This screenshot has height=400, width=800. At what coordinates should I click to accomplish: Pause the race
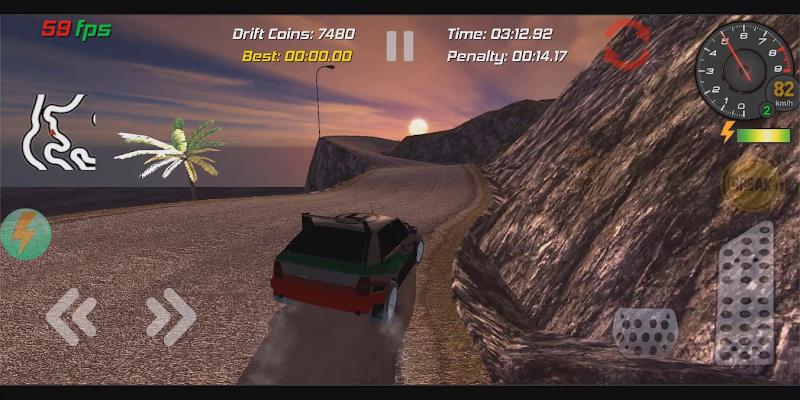[400, 45]
